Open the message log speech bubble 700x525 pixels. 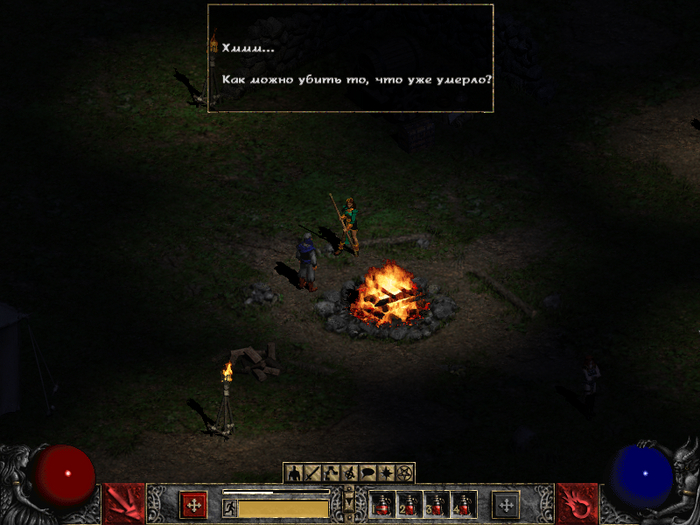(367, 472)
